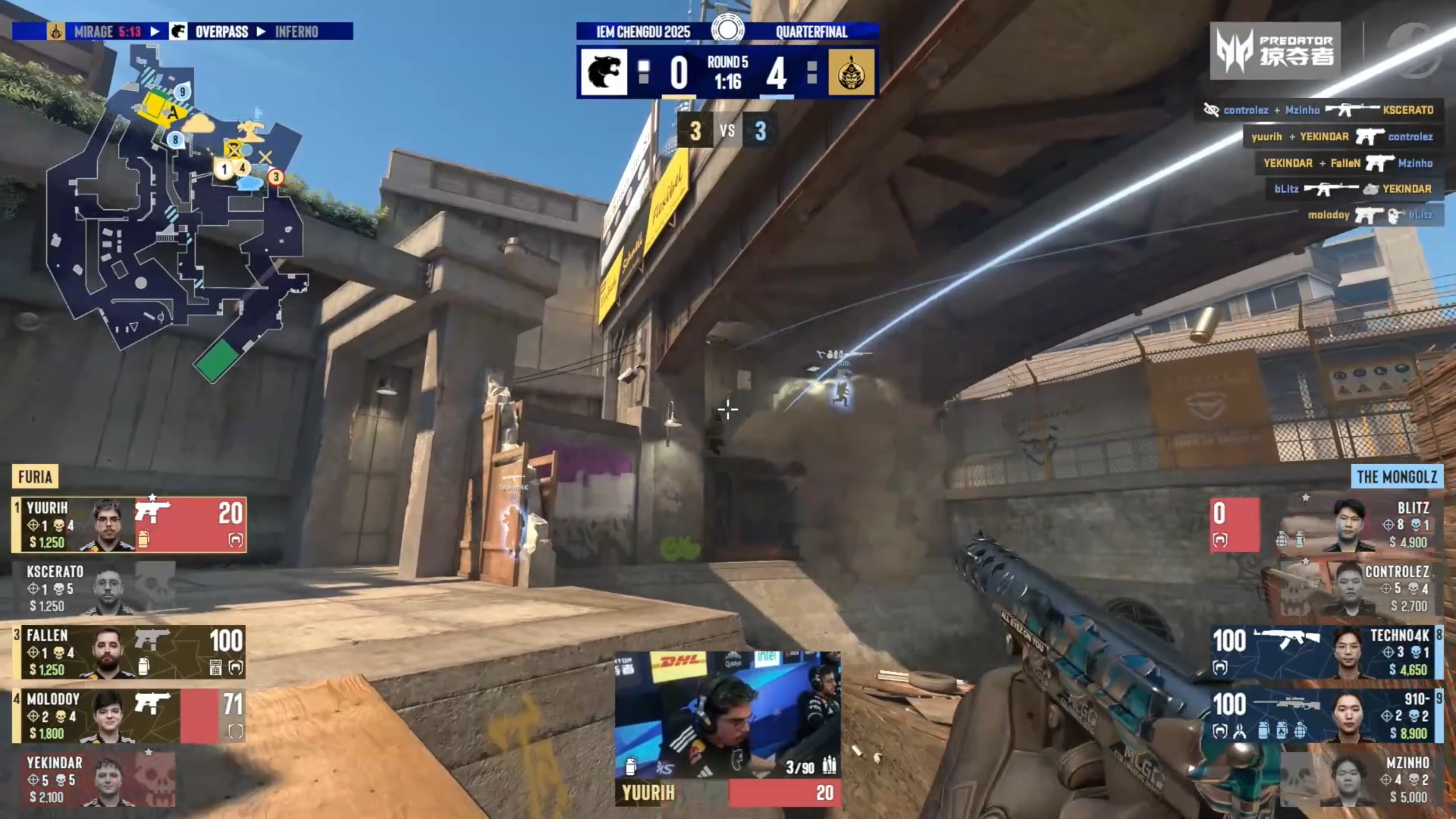Select the Overpass map in series bar

221,32
